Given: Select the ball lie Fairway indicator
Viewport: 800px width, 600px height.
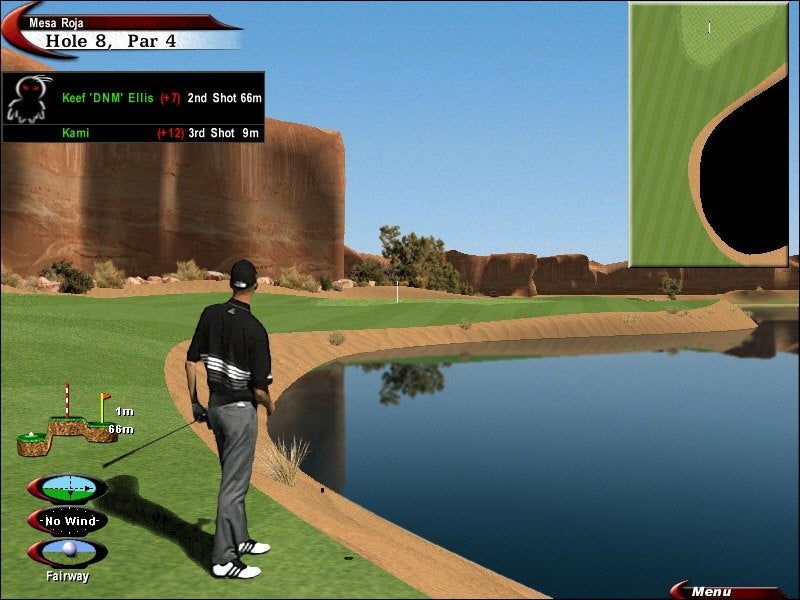Looking at the screenshot, I should (68, 553).
